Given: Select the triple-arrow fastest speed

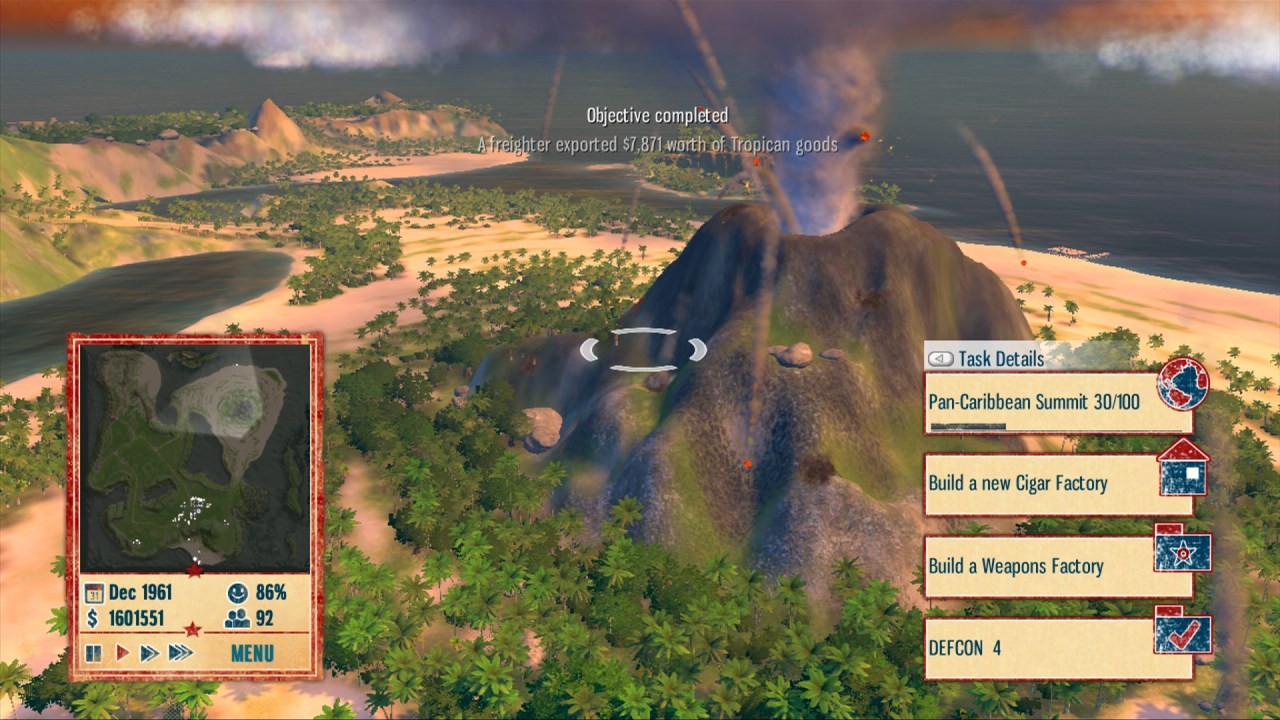Looking at the screenshot, I should tap(180, 653).
